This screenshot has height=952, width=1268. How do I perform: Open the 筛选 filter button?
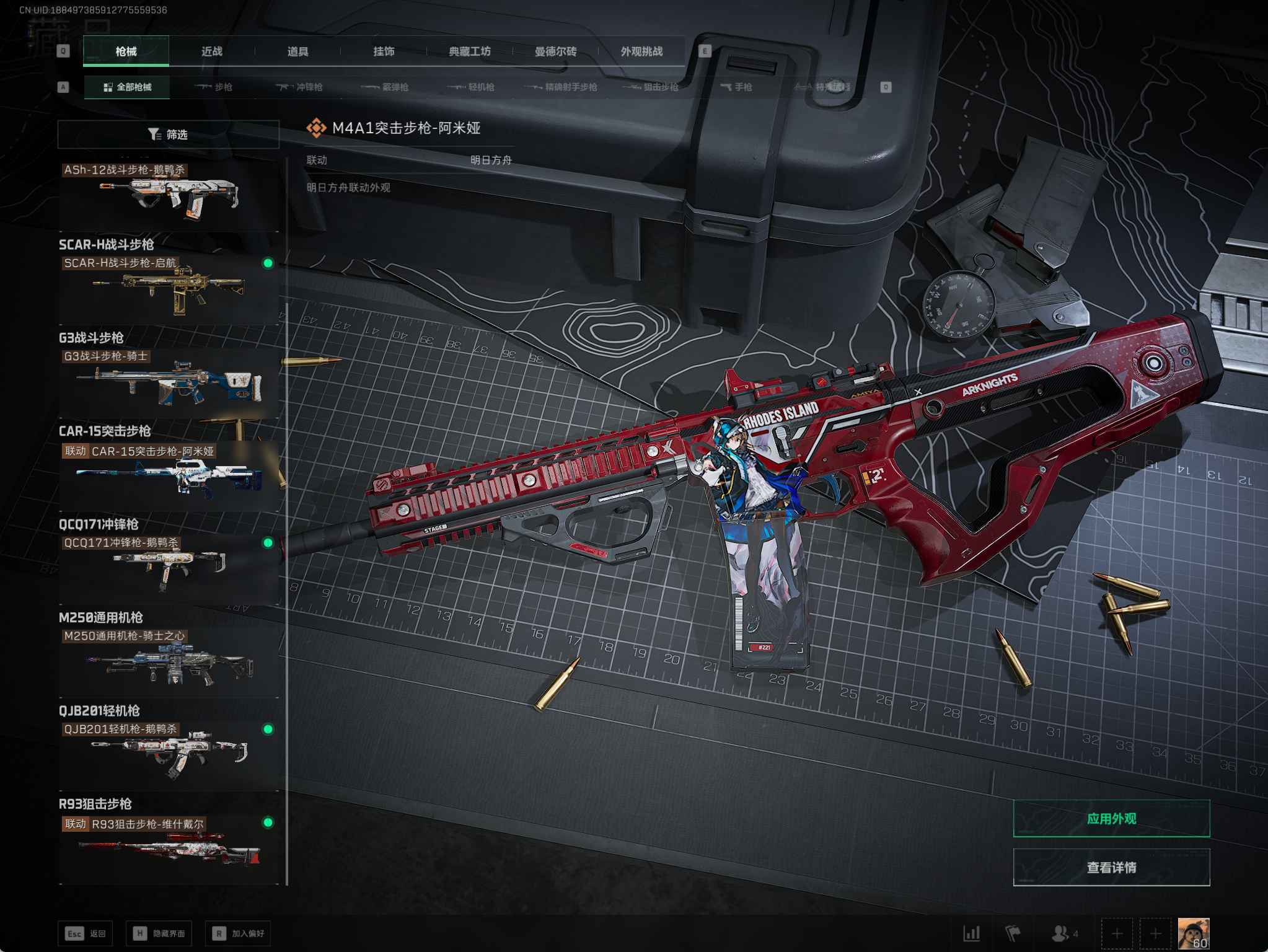click(x=168, y=134)
